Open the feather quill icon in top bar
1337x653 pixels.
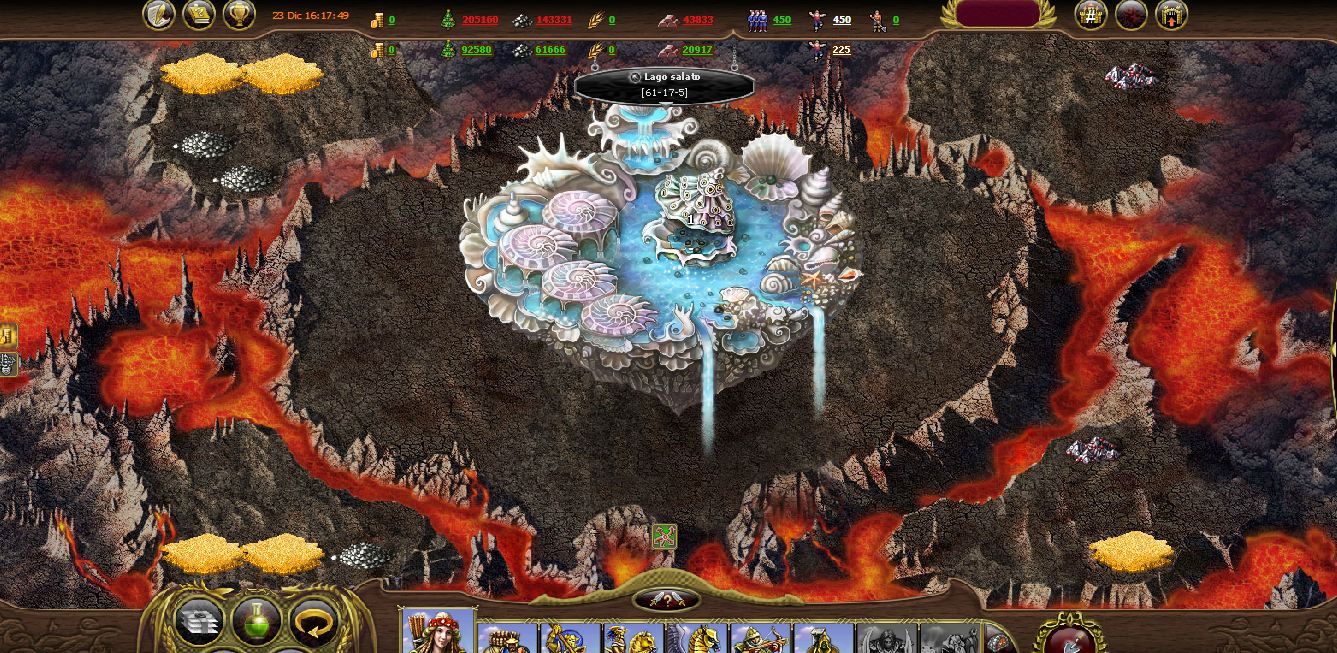(159, 14)
